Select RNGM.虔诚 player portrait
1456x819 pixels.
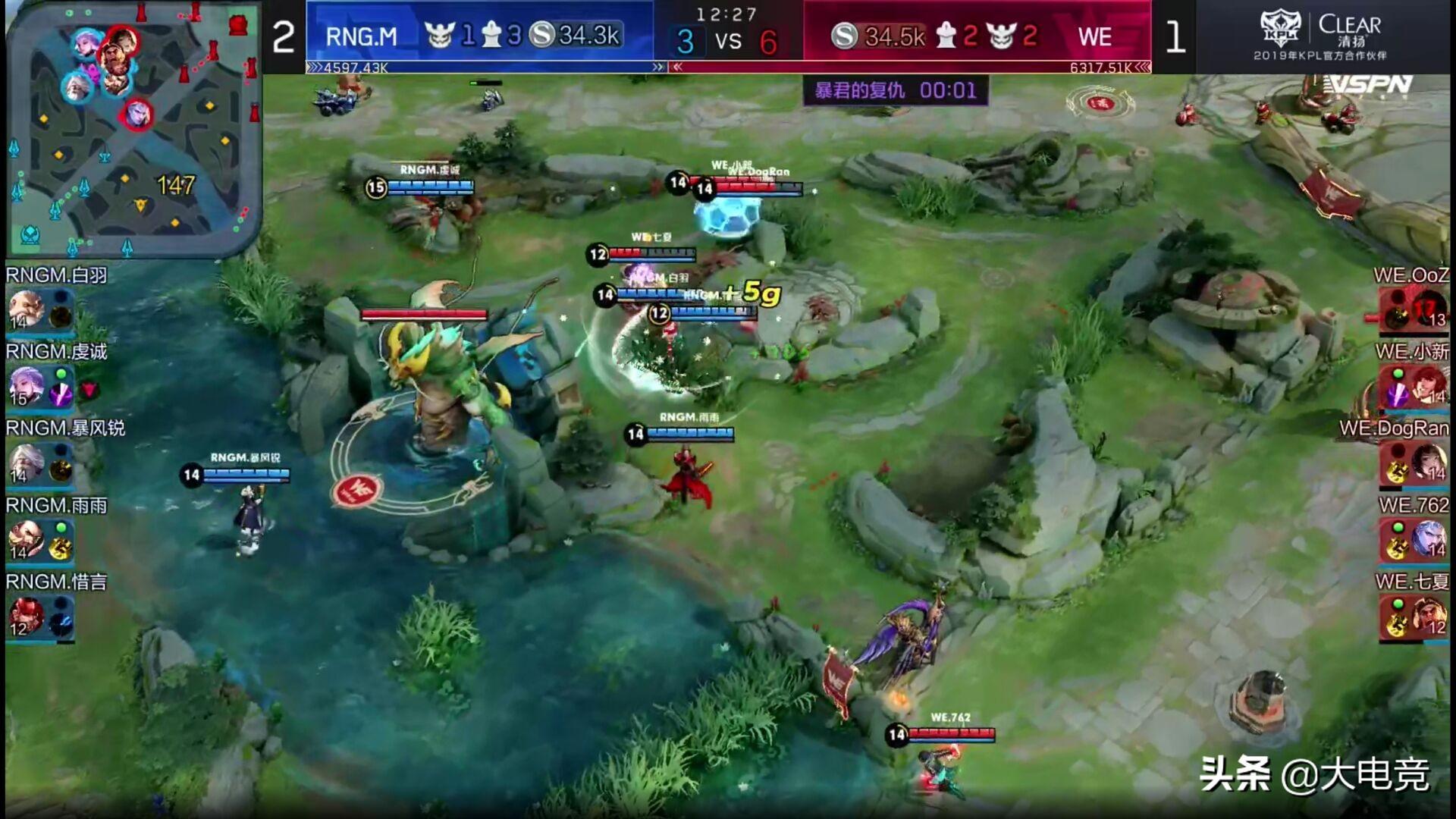pyautogui.click(x=27, y=385)
